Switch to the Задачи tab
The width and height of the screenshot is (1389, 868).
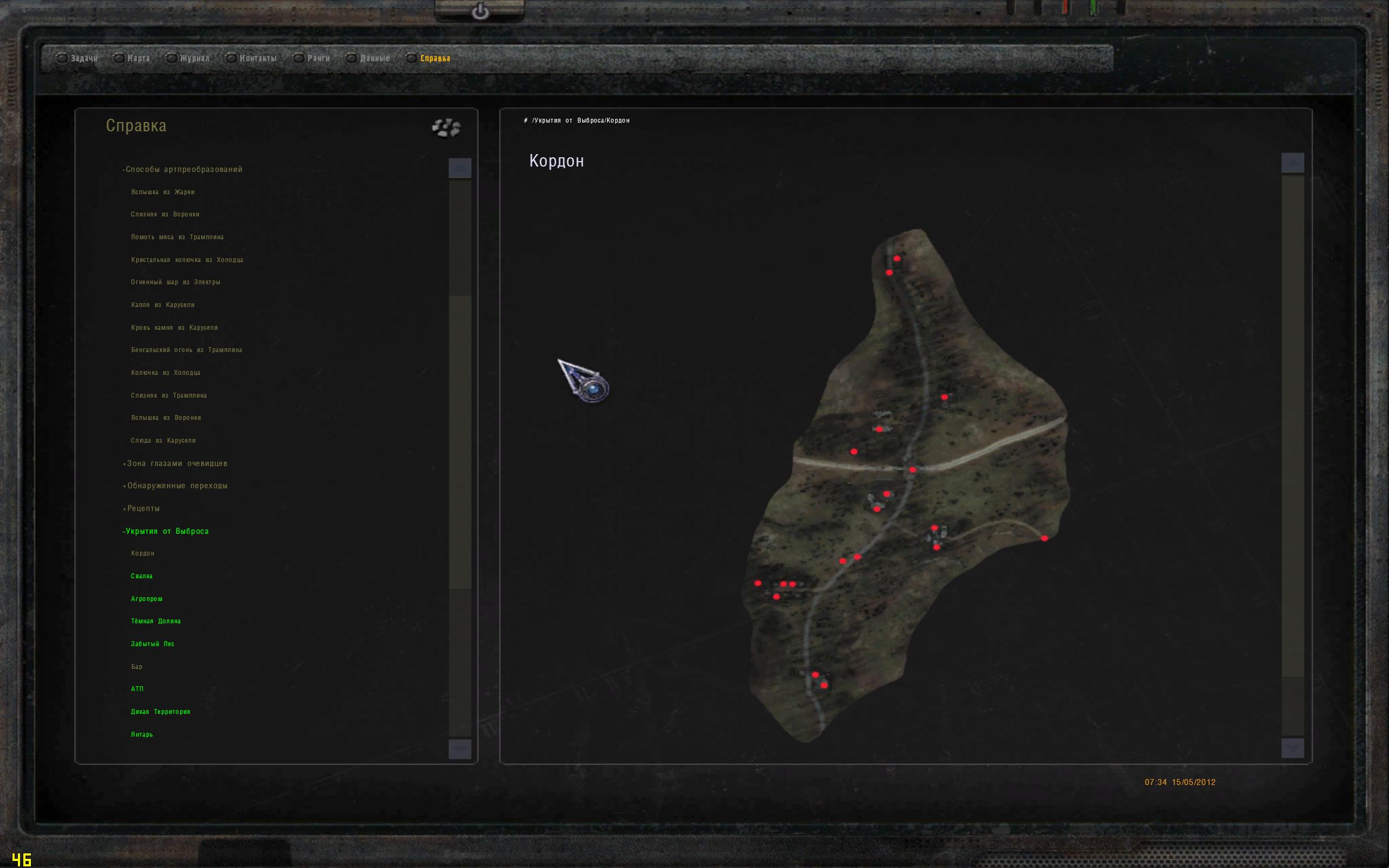[x=84, y=59]
